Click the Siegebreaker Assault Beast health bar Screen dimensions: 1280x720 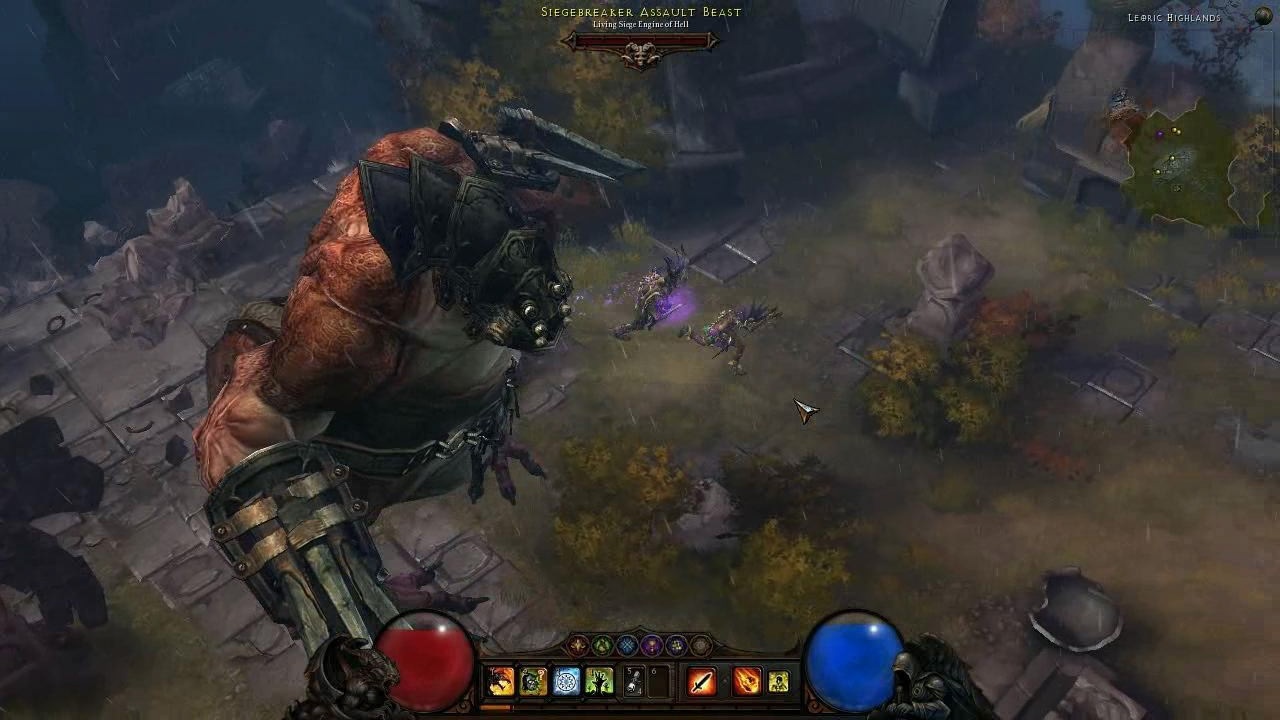(x=638, y=38)
